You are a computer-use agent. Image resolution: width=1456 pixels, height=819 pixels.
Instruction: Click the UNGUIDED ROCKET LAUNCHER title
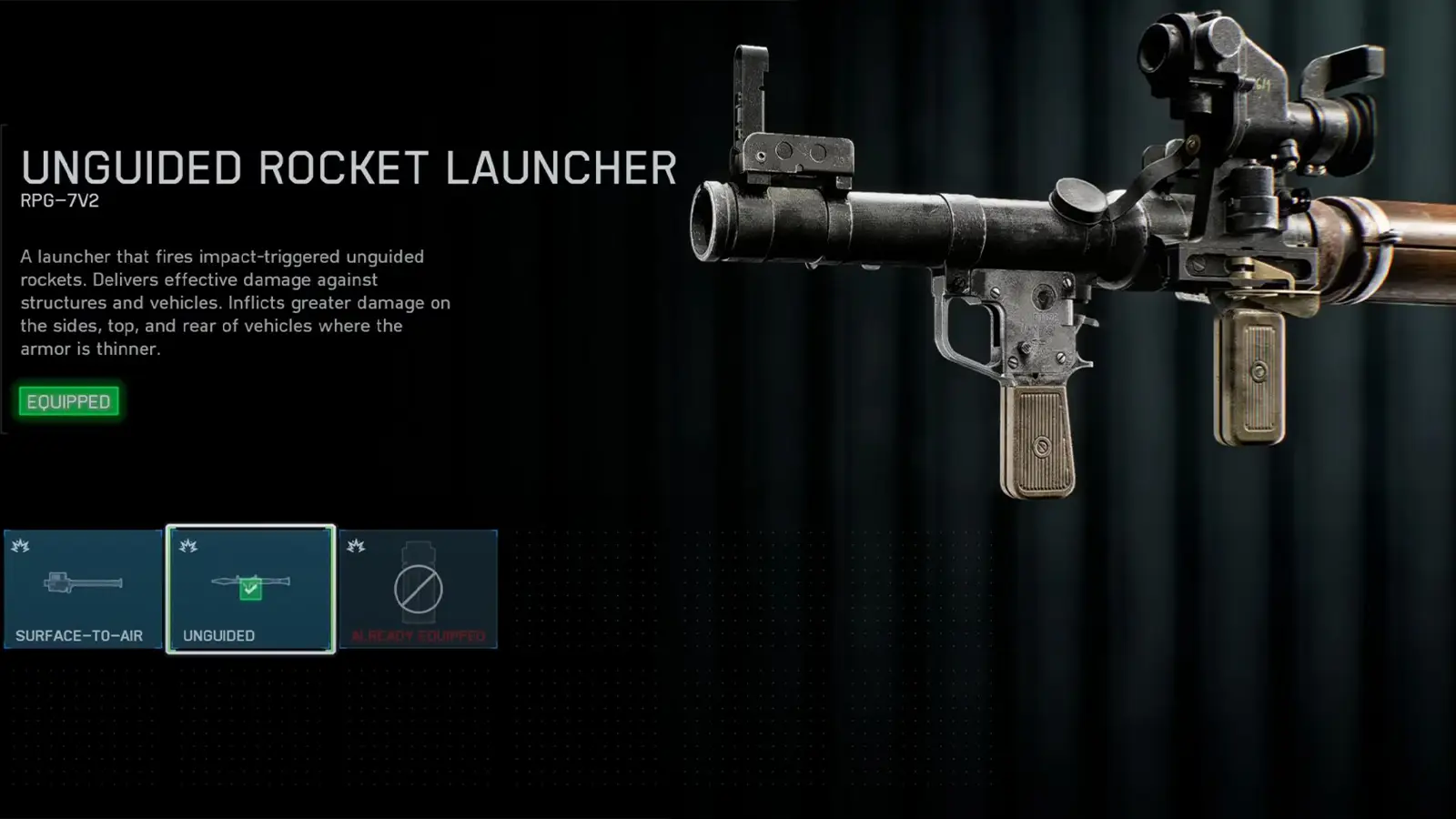pyautogui.click(x=346, y=167)
